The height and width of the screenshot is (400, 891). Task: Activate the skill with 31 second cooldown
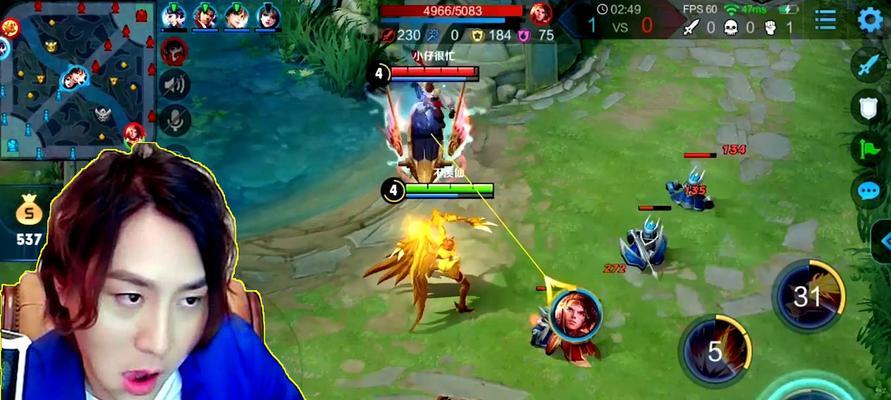coord(808,296)
